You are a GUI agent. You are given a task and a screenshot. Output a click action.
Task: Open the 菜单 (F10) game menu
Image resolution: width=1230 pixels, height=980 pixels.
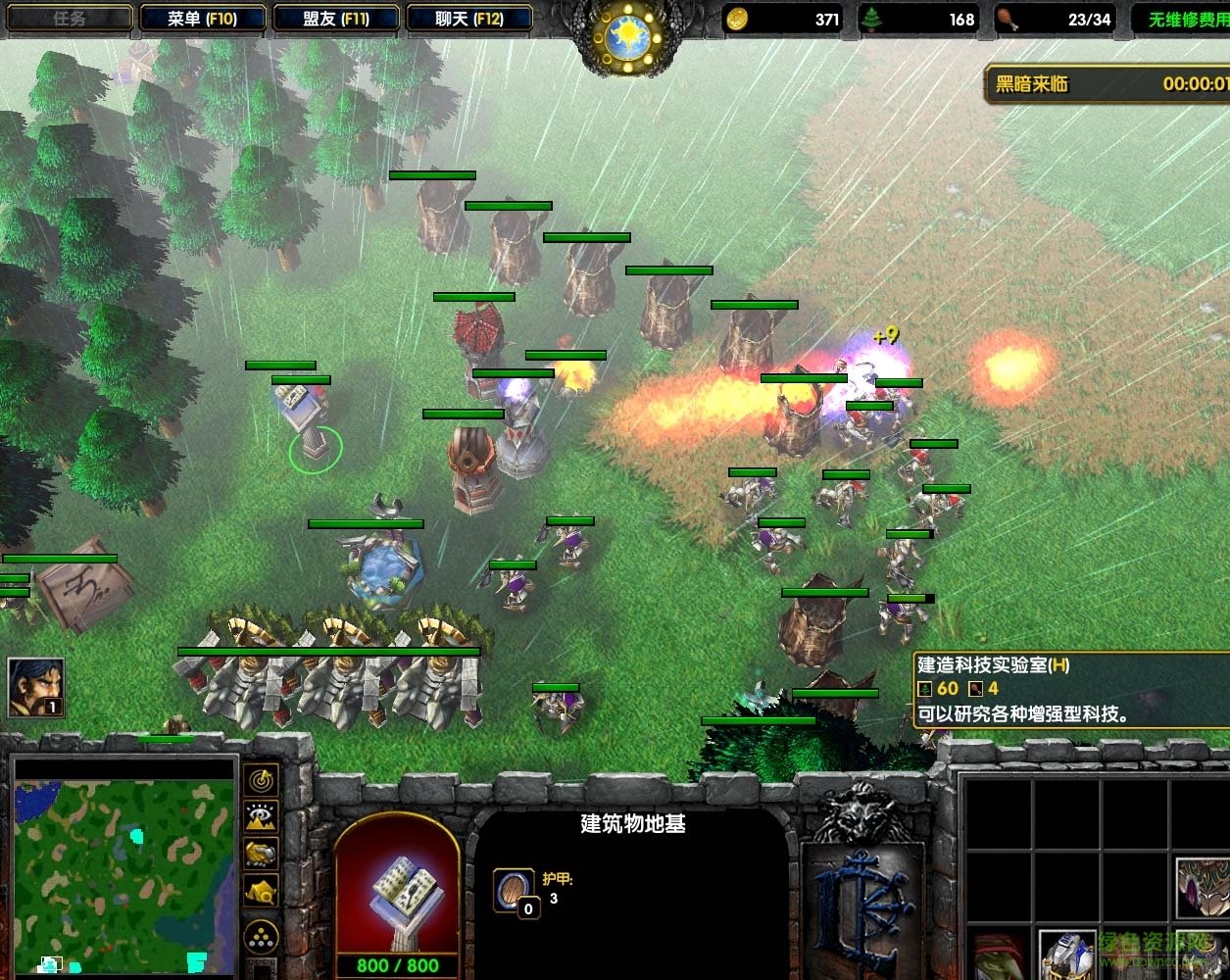[202, 18]
